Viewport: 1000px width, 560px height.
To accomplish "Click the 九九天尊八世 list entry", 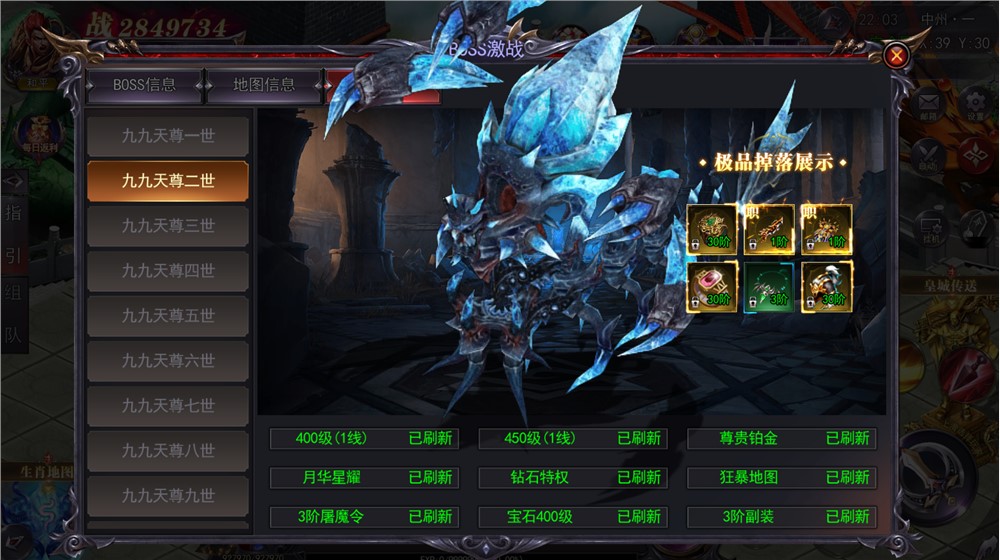I will click(x=168, y=451).
